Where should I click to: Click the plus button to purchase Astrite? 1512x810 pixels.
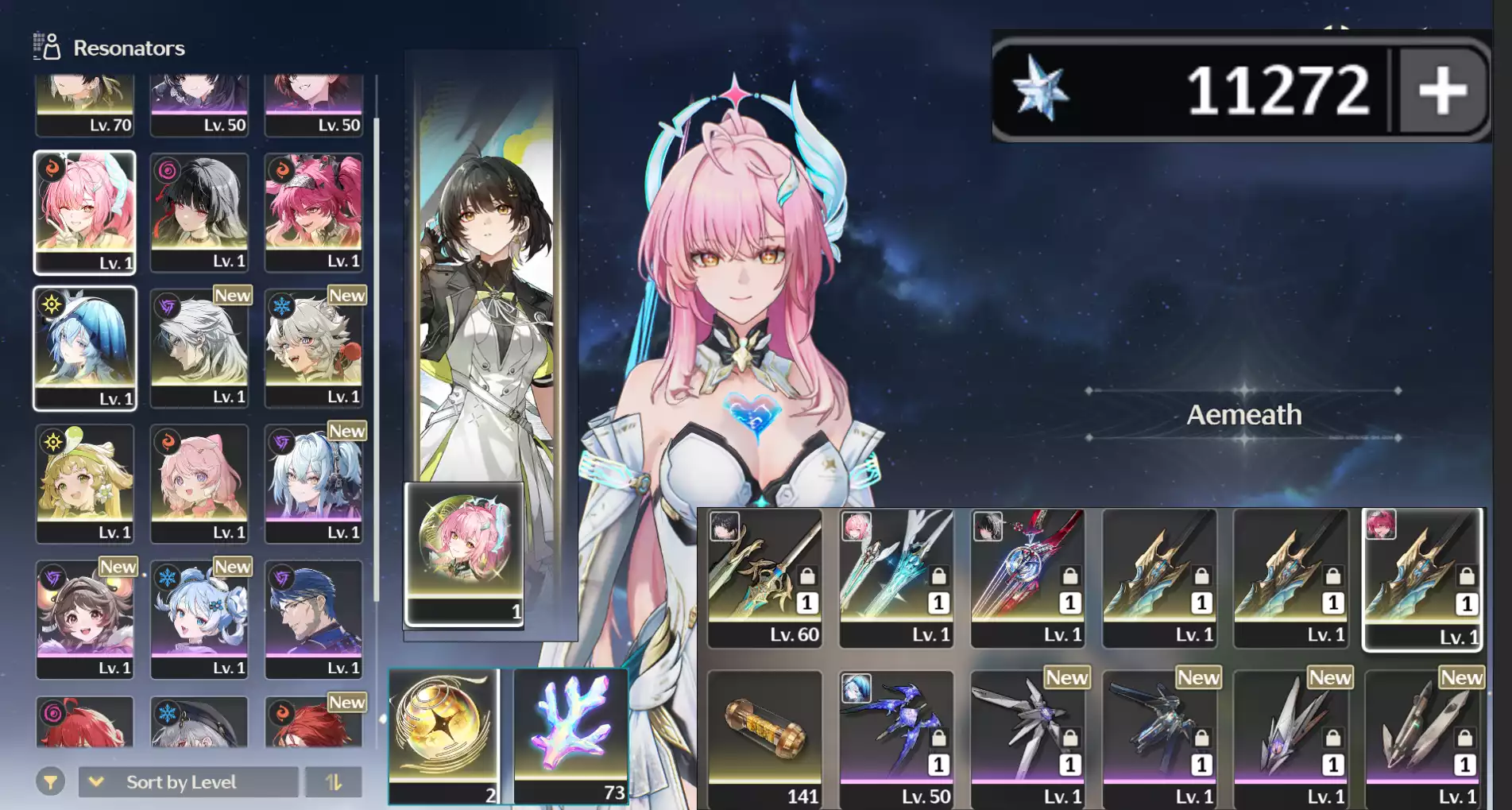1444,90
